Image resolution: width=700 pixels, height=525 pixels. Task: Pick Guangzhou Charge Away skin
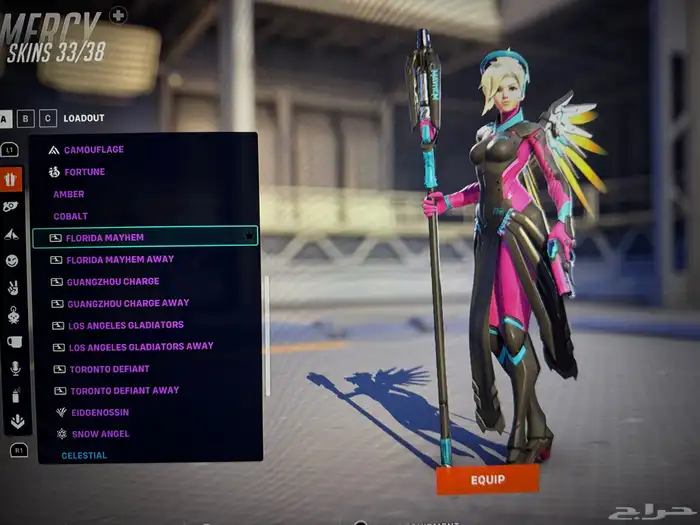tap(127, 303)
